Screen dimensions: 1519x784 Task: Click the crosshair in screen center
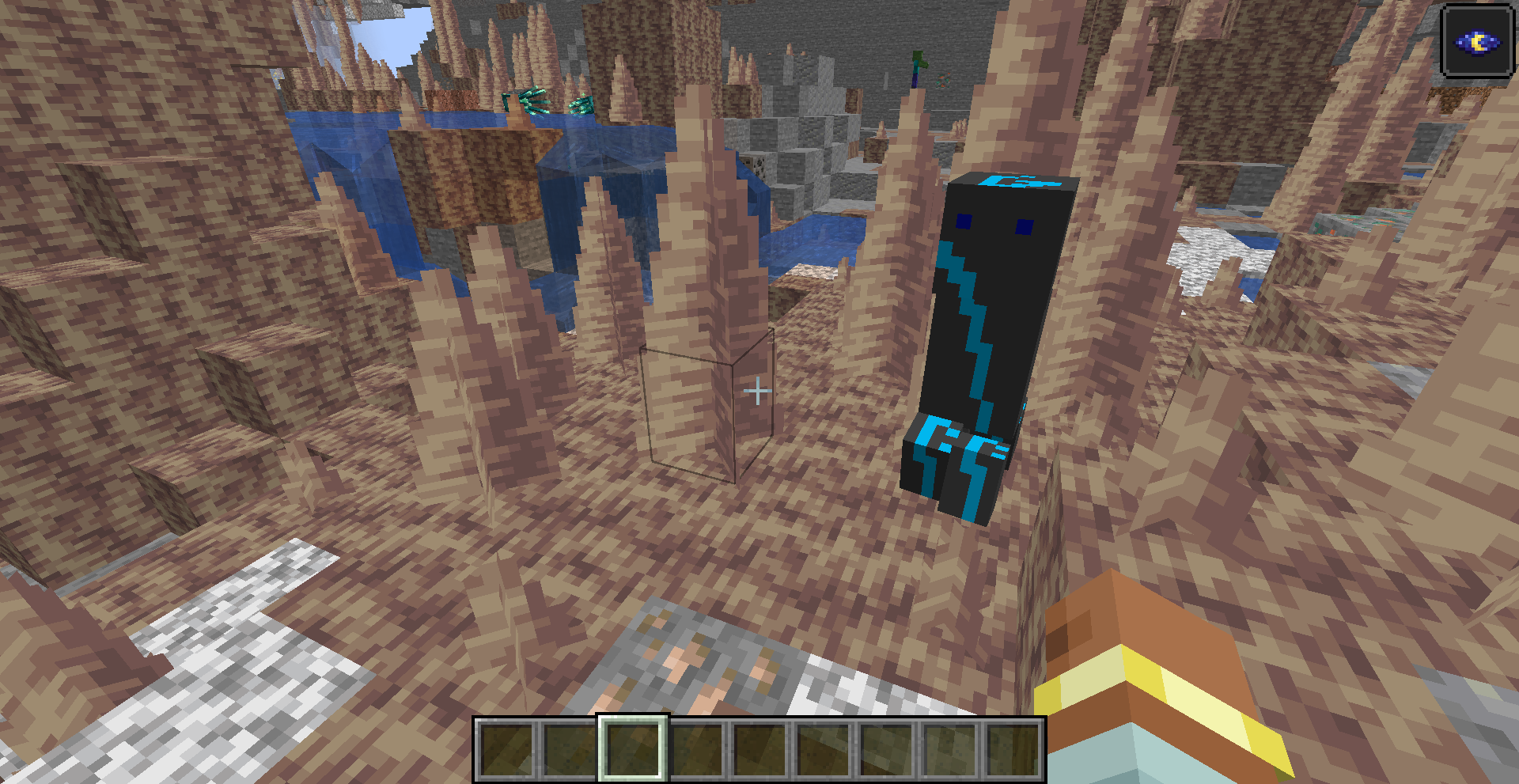point(758,391)
